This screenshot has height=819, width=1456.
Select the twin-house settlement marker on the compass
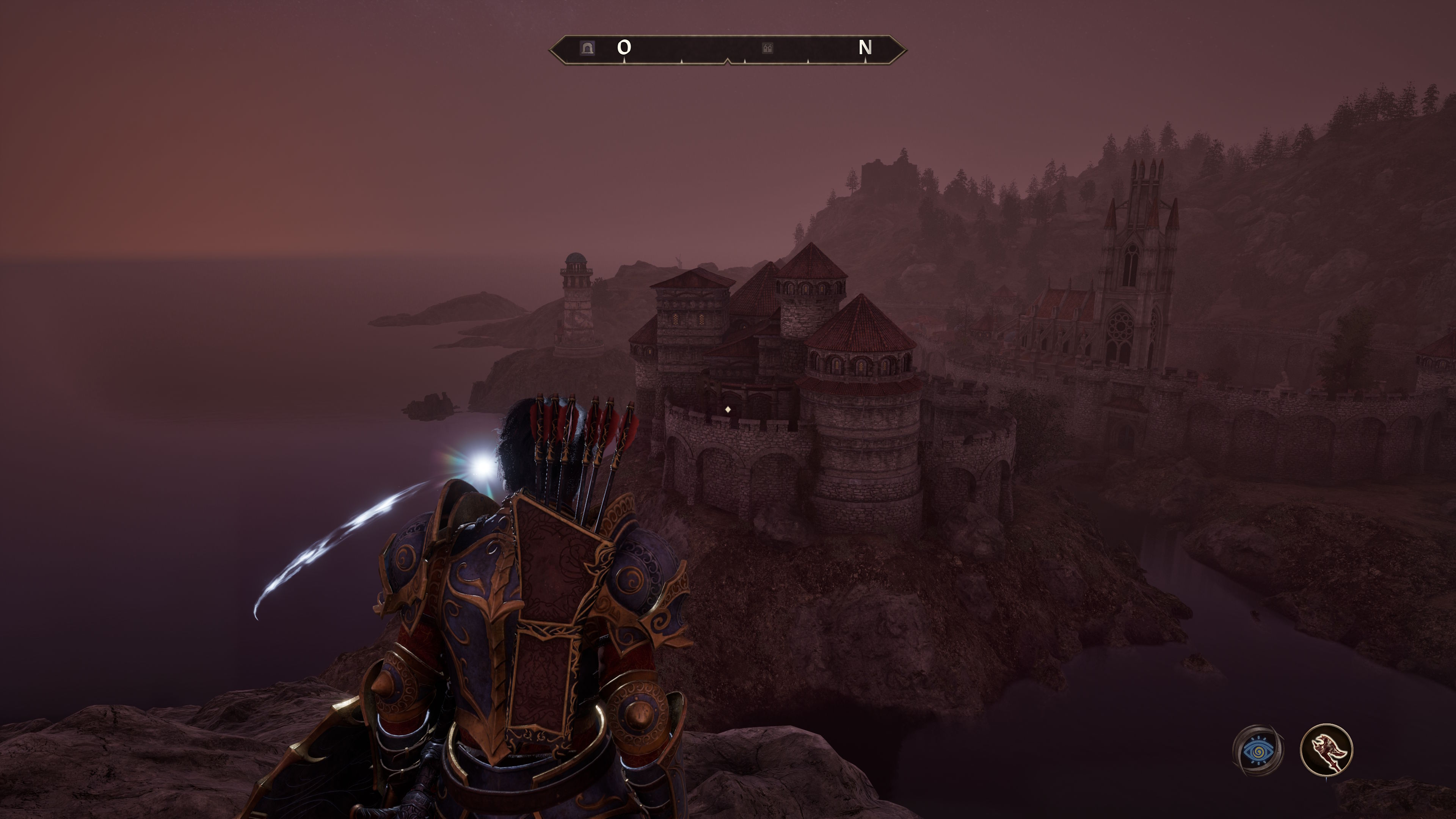coord(767,49)
